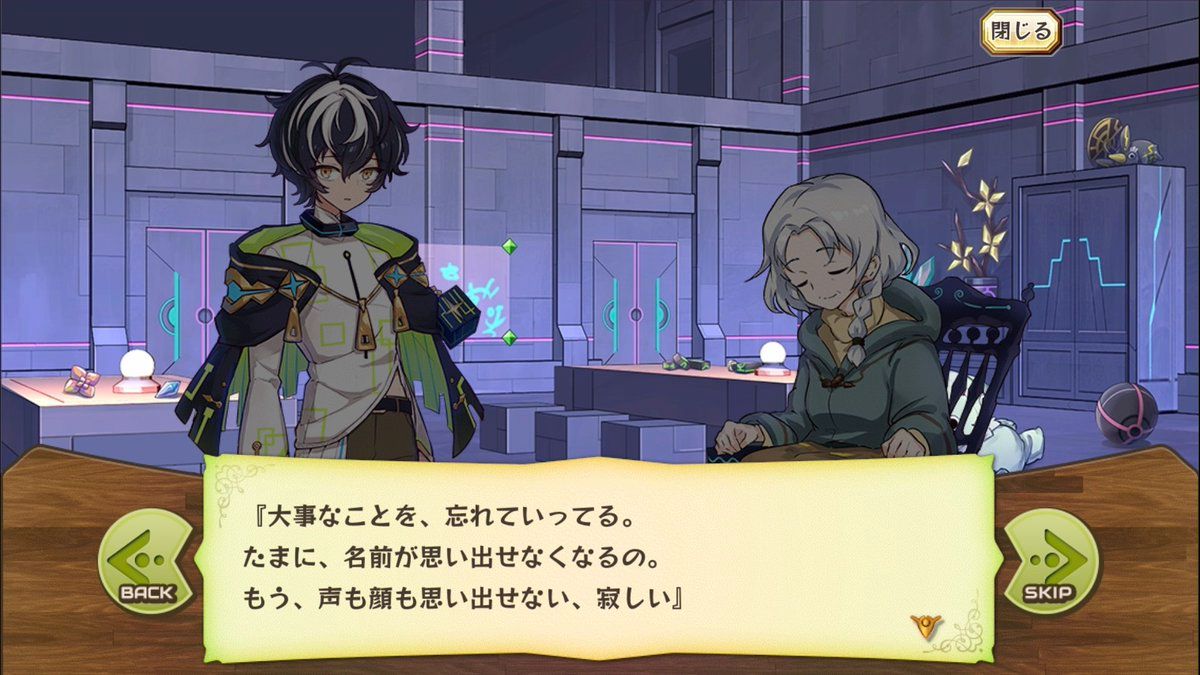Tap the orange next-line indicator arrow

coord(925,628)
